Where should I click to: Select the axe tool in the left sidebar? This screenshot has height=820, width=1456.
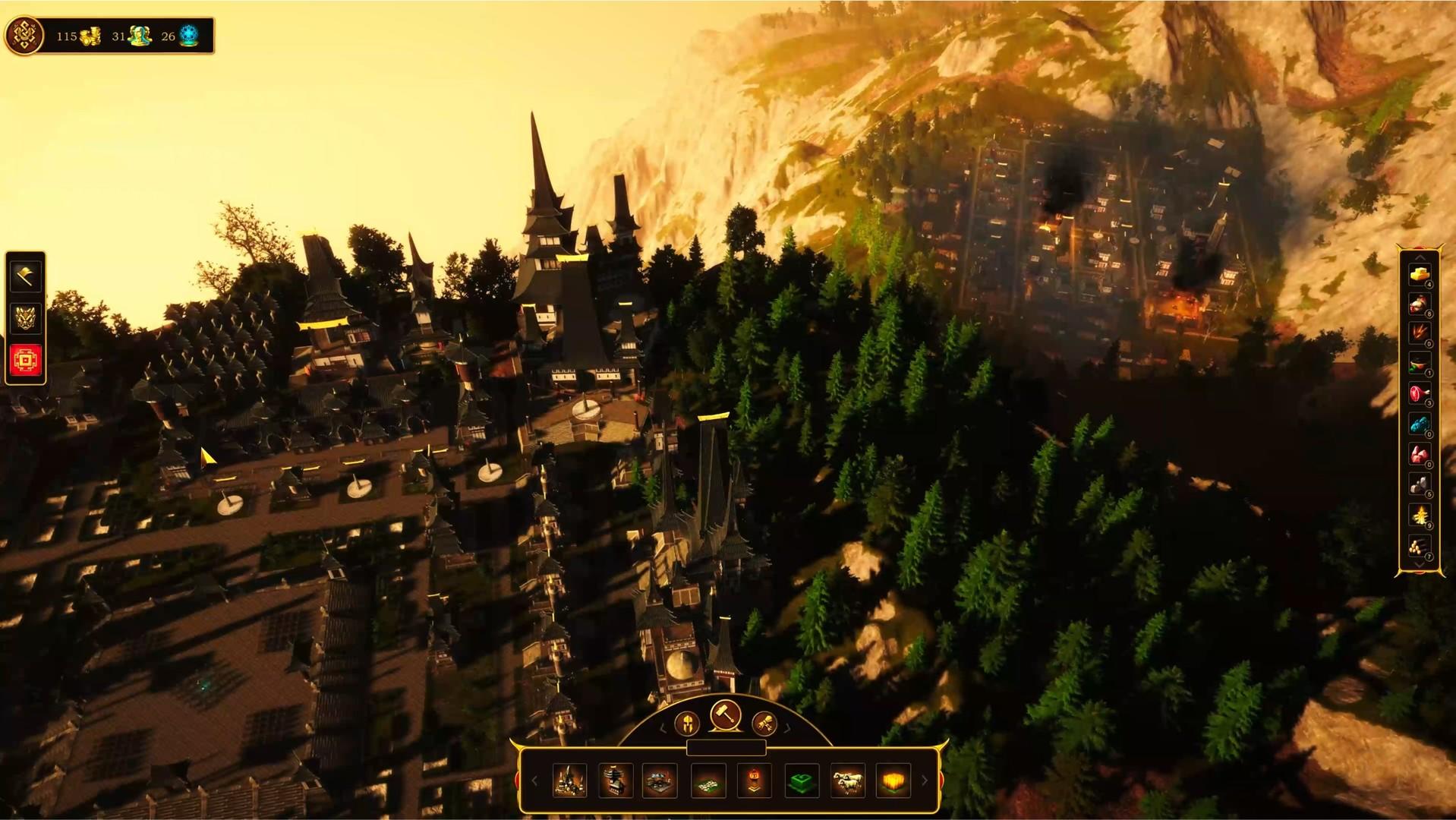(25, 277)
